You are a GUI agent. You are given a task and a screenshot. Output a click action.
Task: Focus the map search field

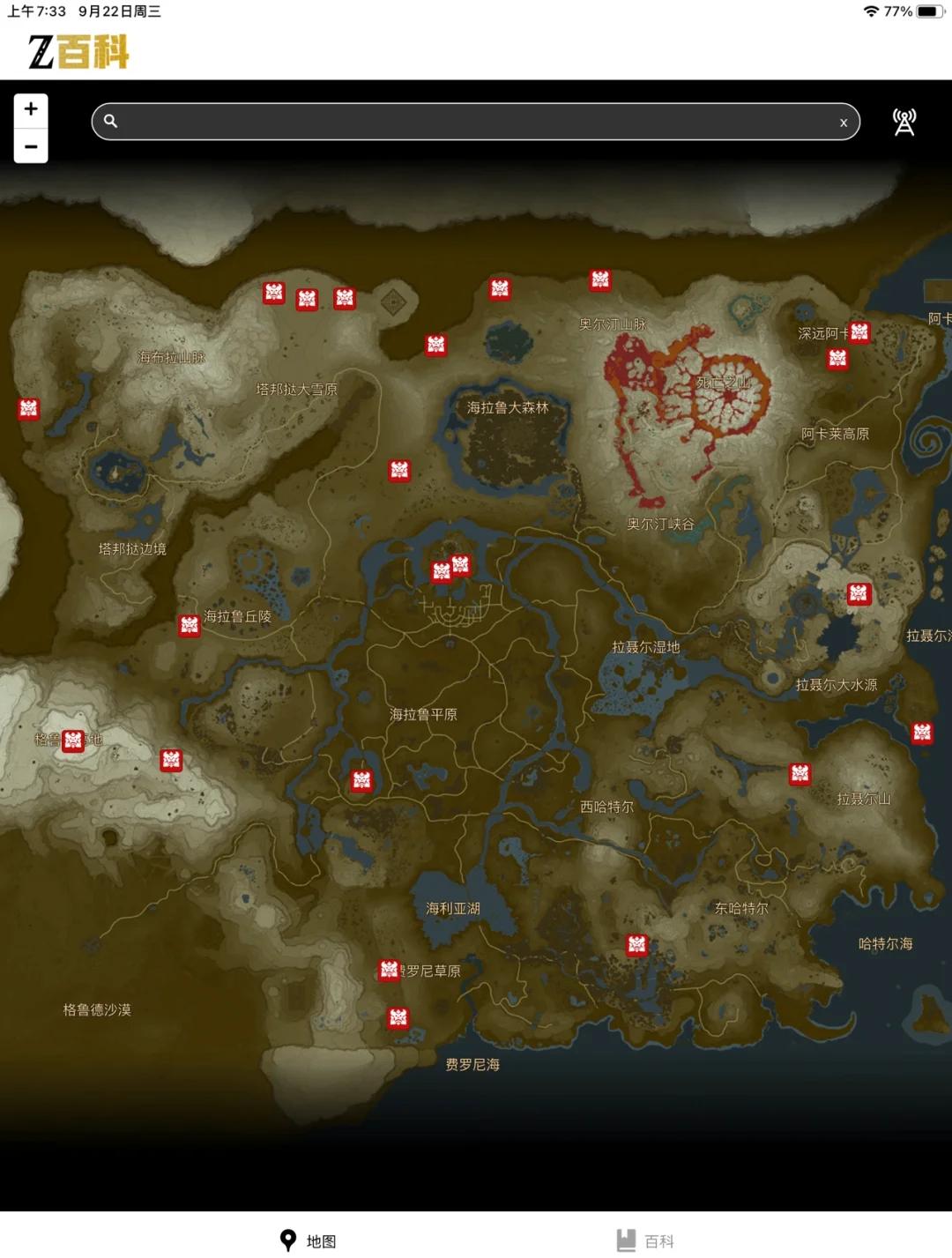tap(476, 122)
